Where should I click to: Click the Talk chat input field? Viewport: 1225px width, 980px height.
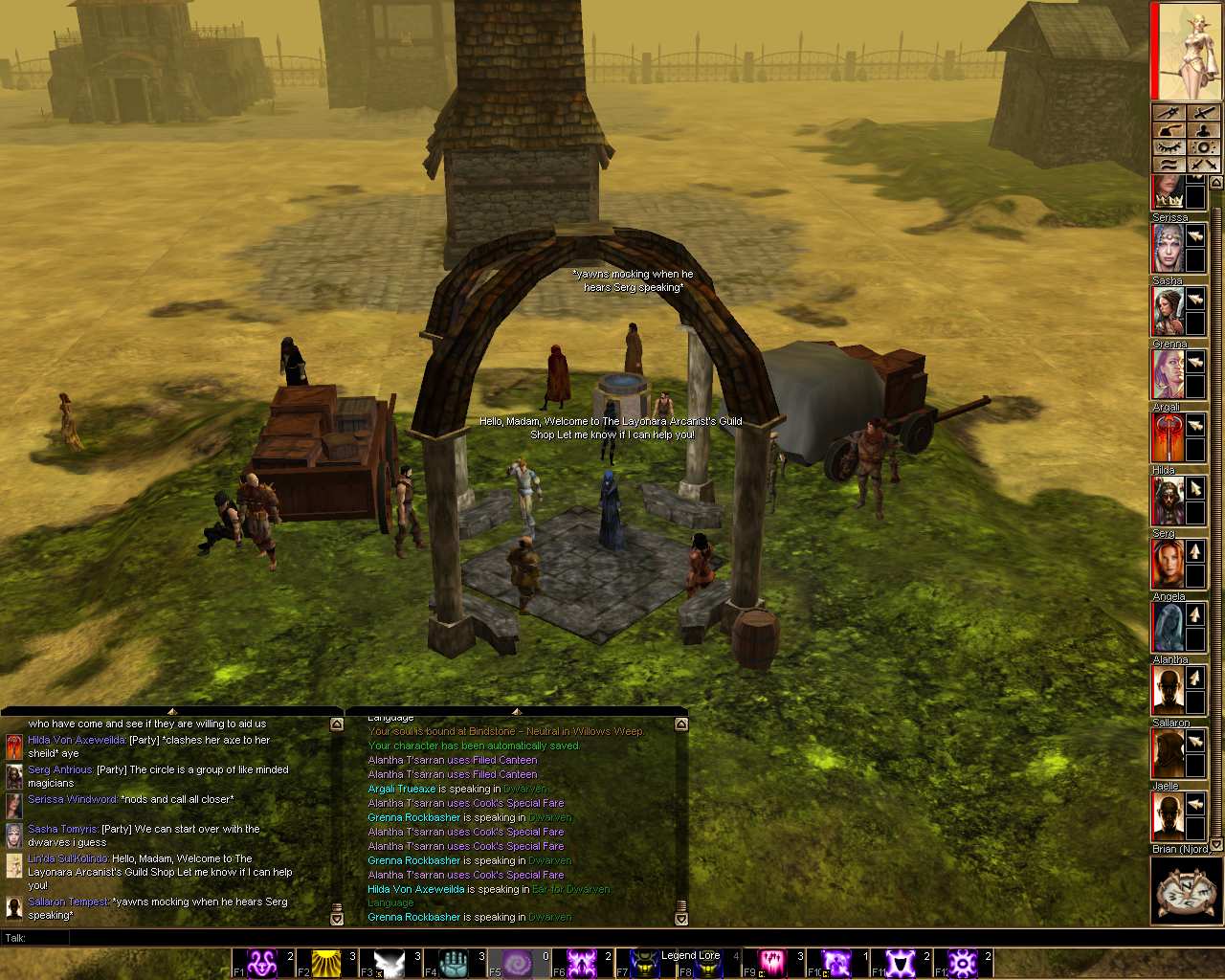[x=574, y=938]
